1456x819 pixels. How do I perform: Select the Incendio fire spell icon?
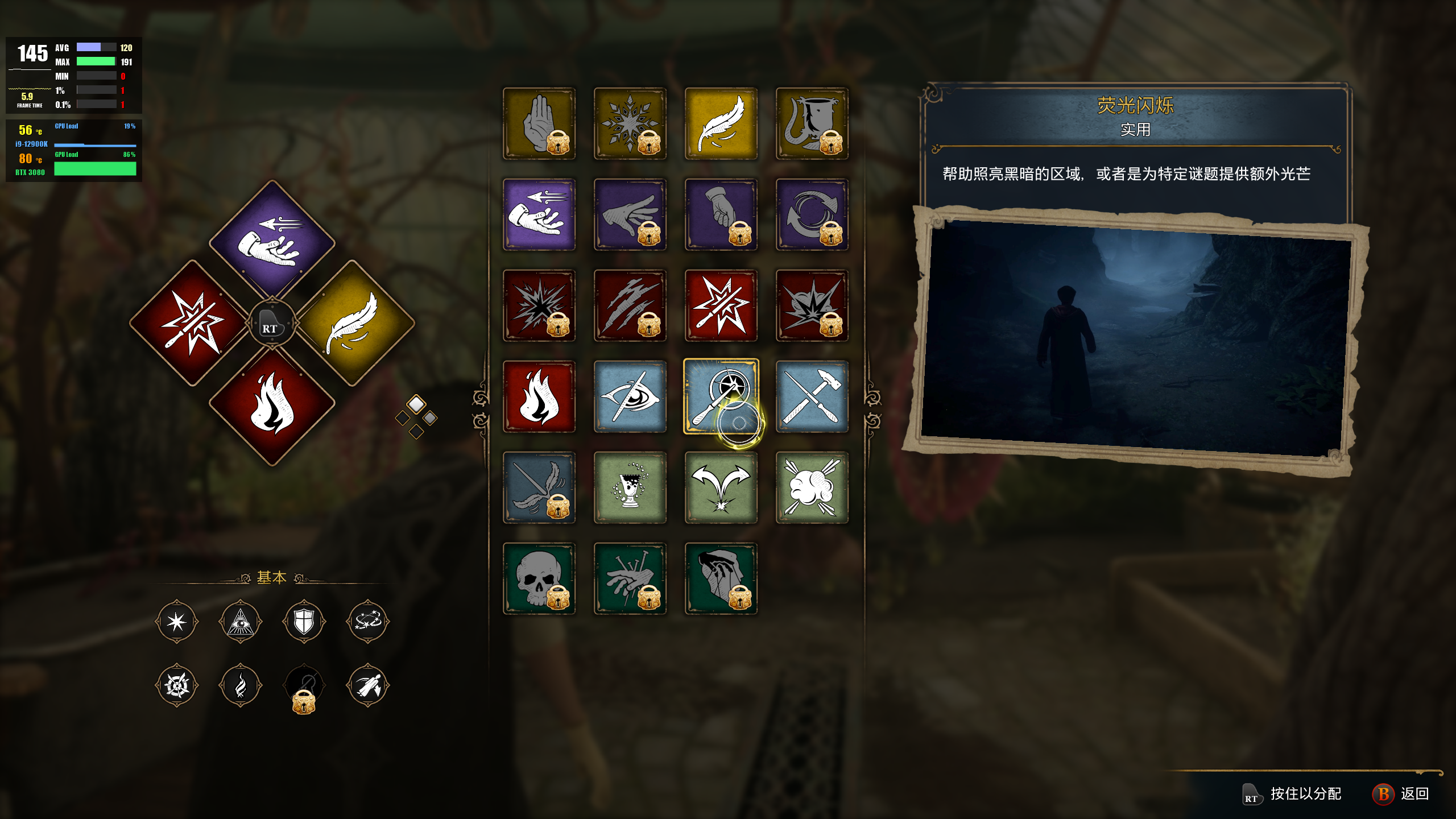point(539,398)
